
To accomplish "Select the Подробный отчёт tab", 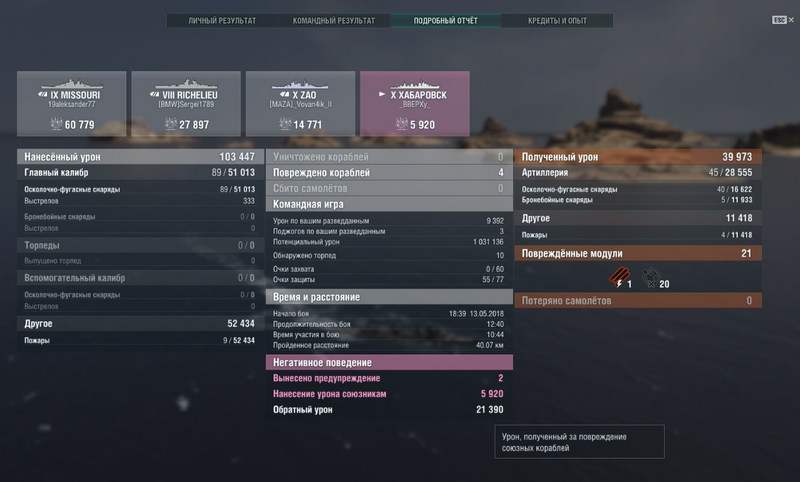I will [x=445, y=20].
